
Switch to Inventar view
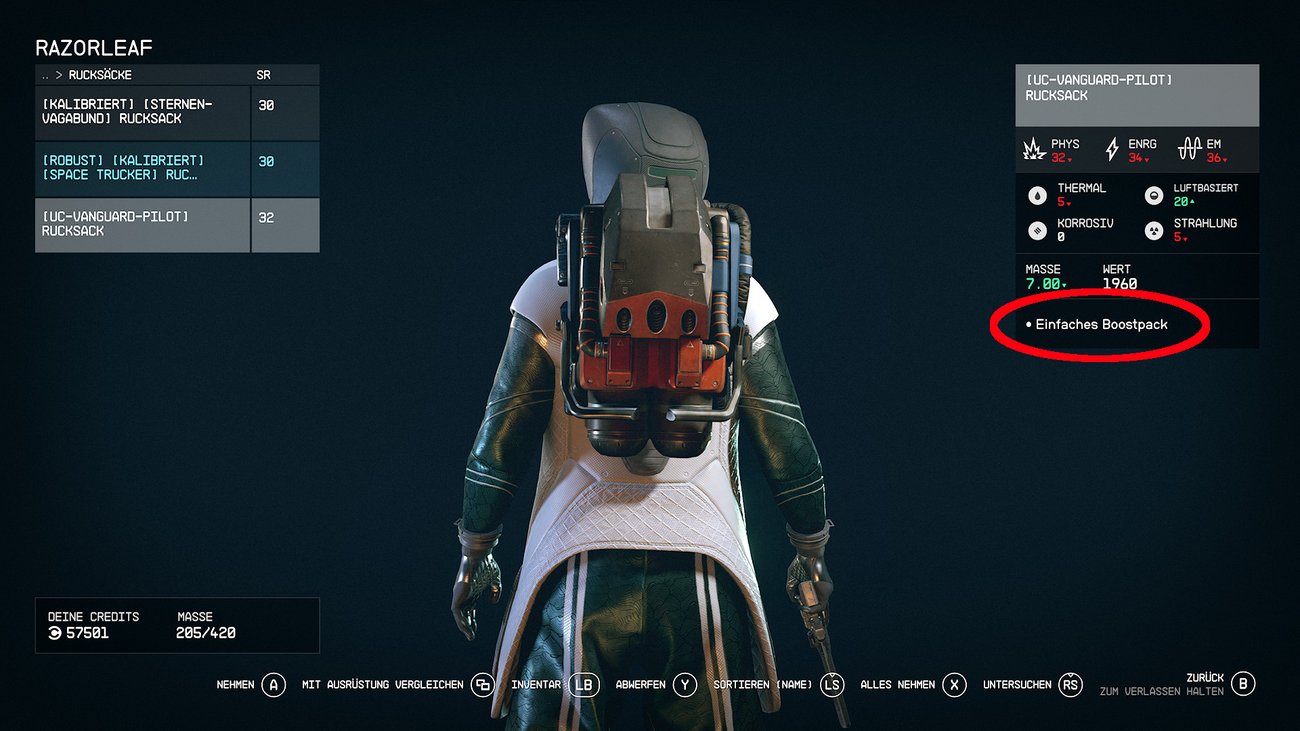tap(536, 685)
